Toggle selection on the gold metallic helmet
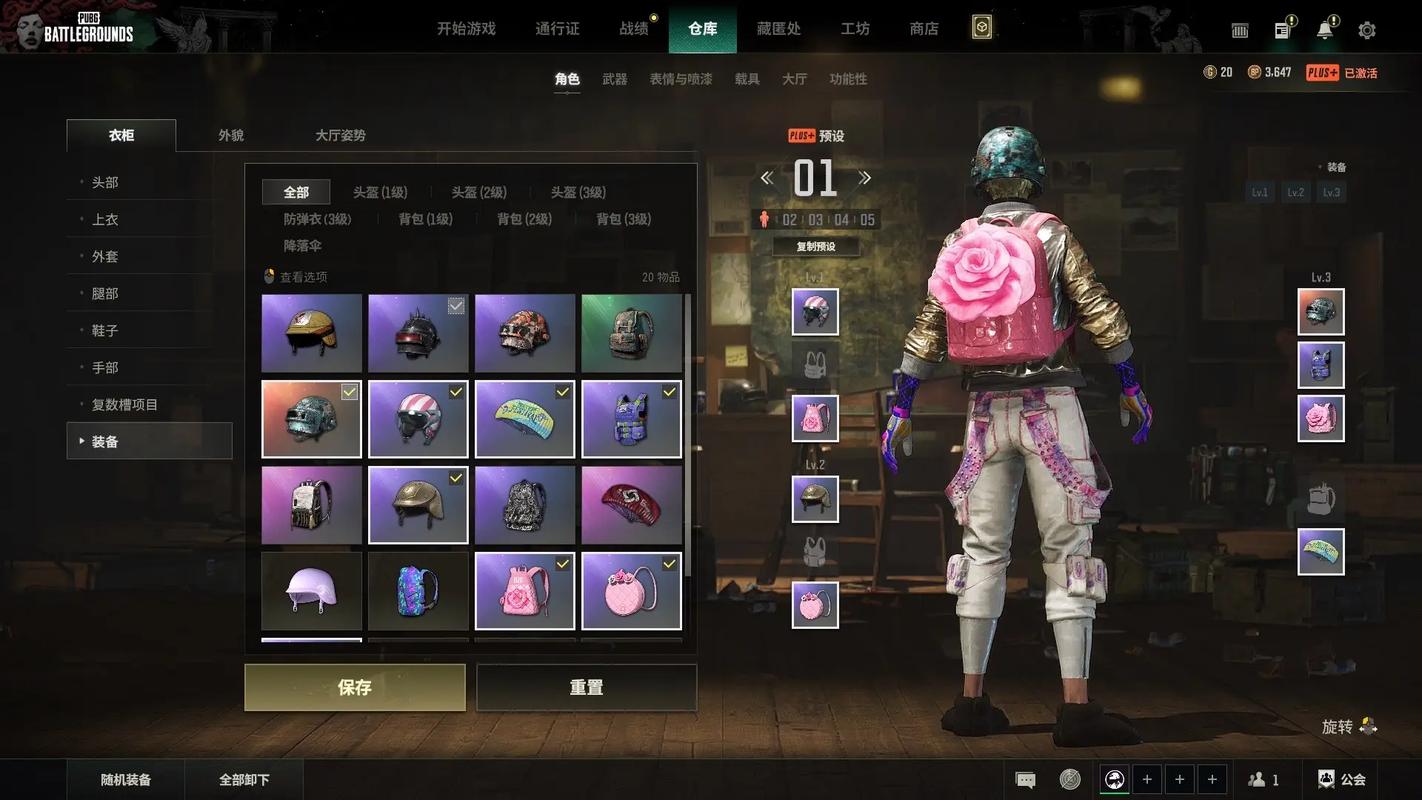The image size is (1422, 800). [456, 476]
